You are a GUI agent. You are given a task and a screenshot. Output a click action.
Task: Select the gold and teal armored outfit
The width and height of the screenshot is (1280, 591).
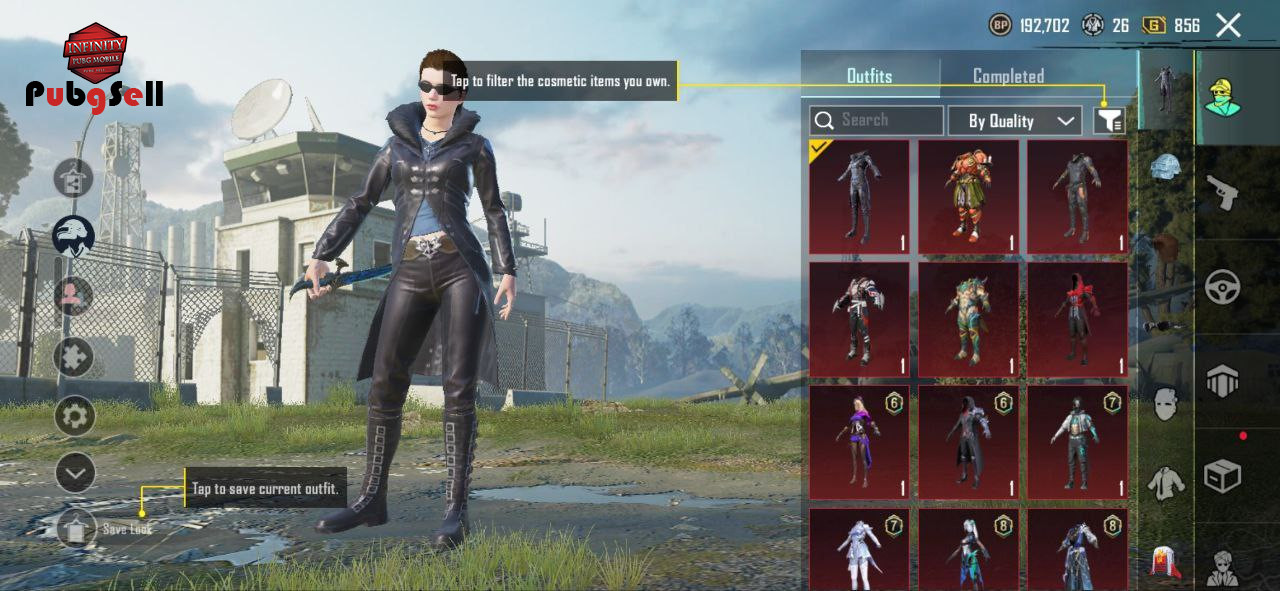[x=968, y=319]
